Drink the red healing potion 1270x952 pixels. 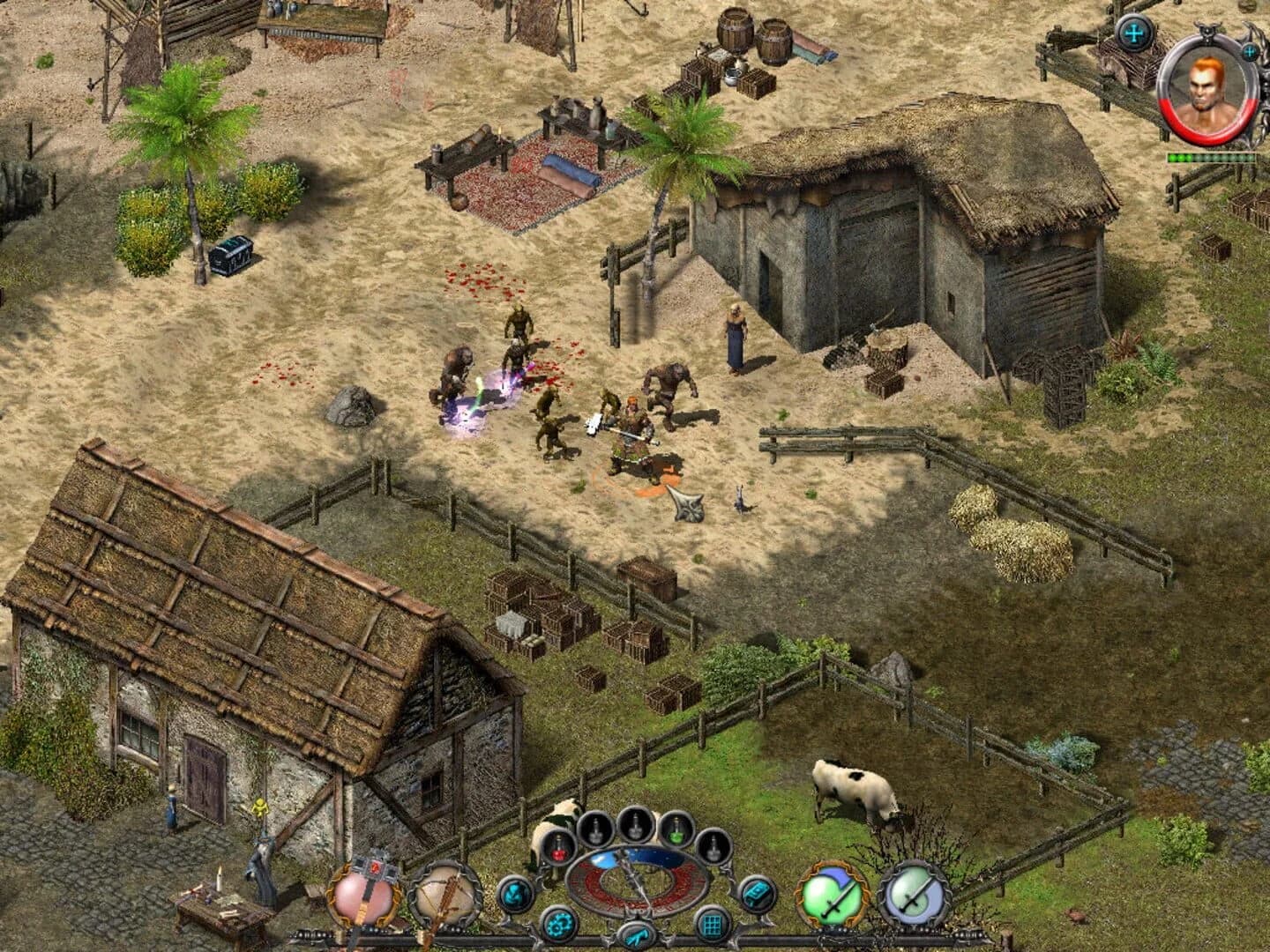559,847
